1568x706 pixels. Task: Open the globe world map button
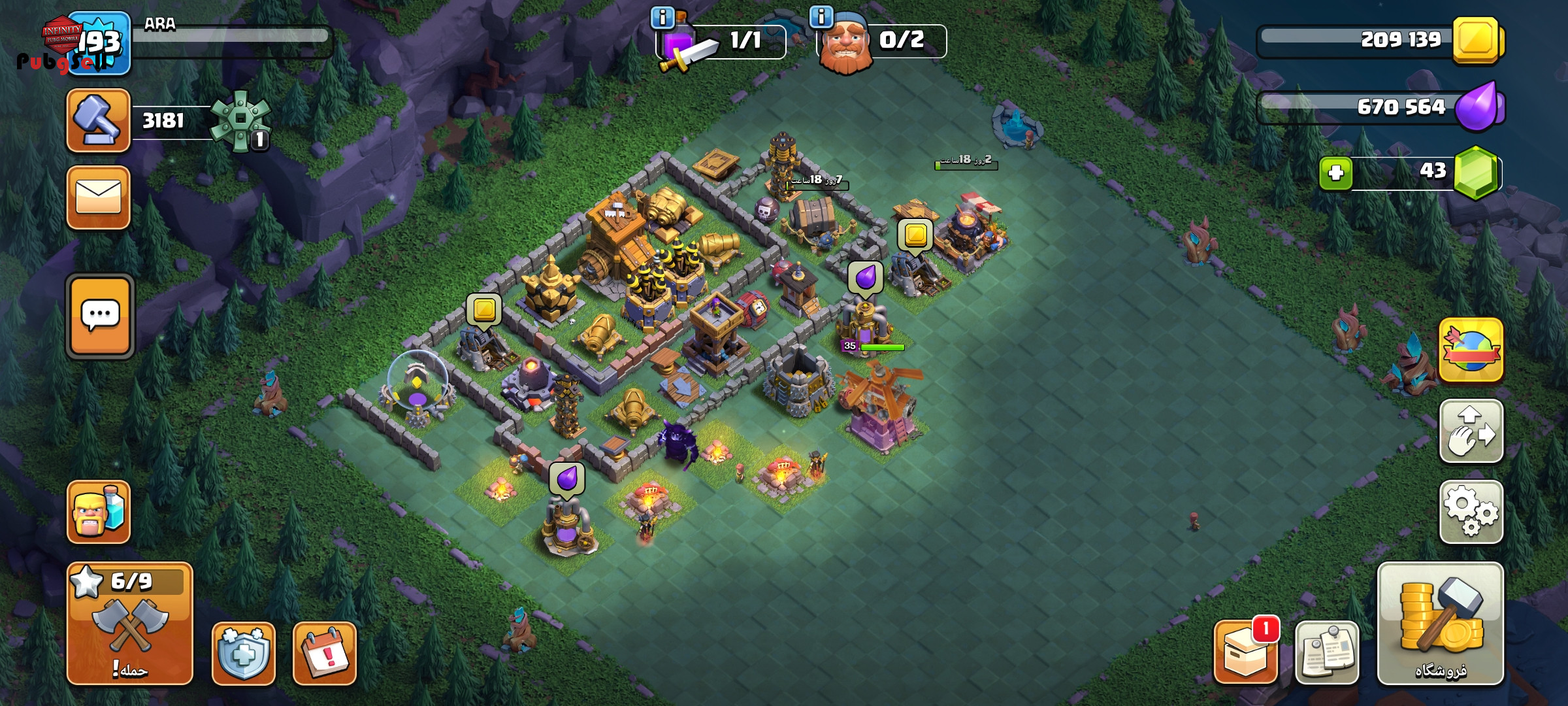pyautogui.click(x=1471, y=350)
